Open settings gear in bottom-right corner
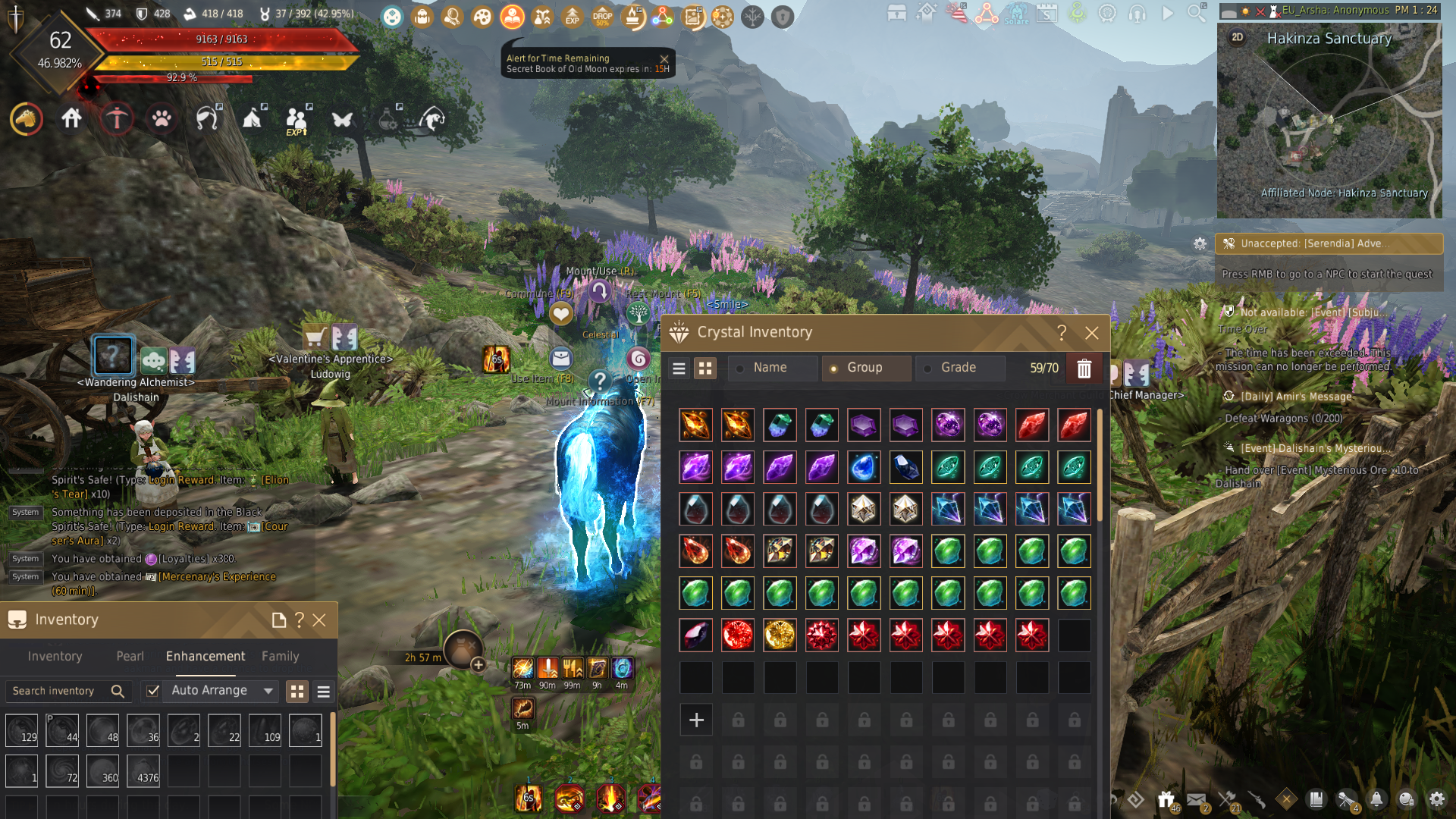1456x819 pixels. click(x=1436, y=799)
